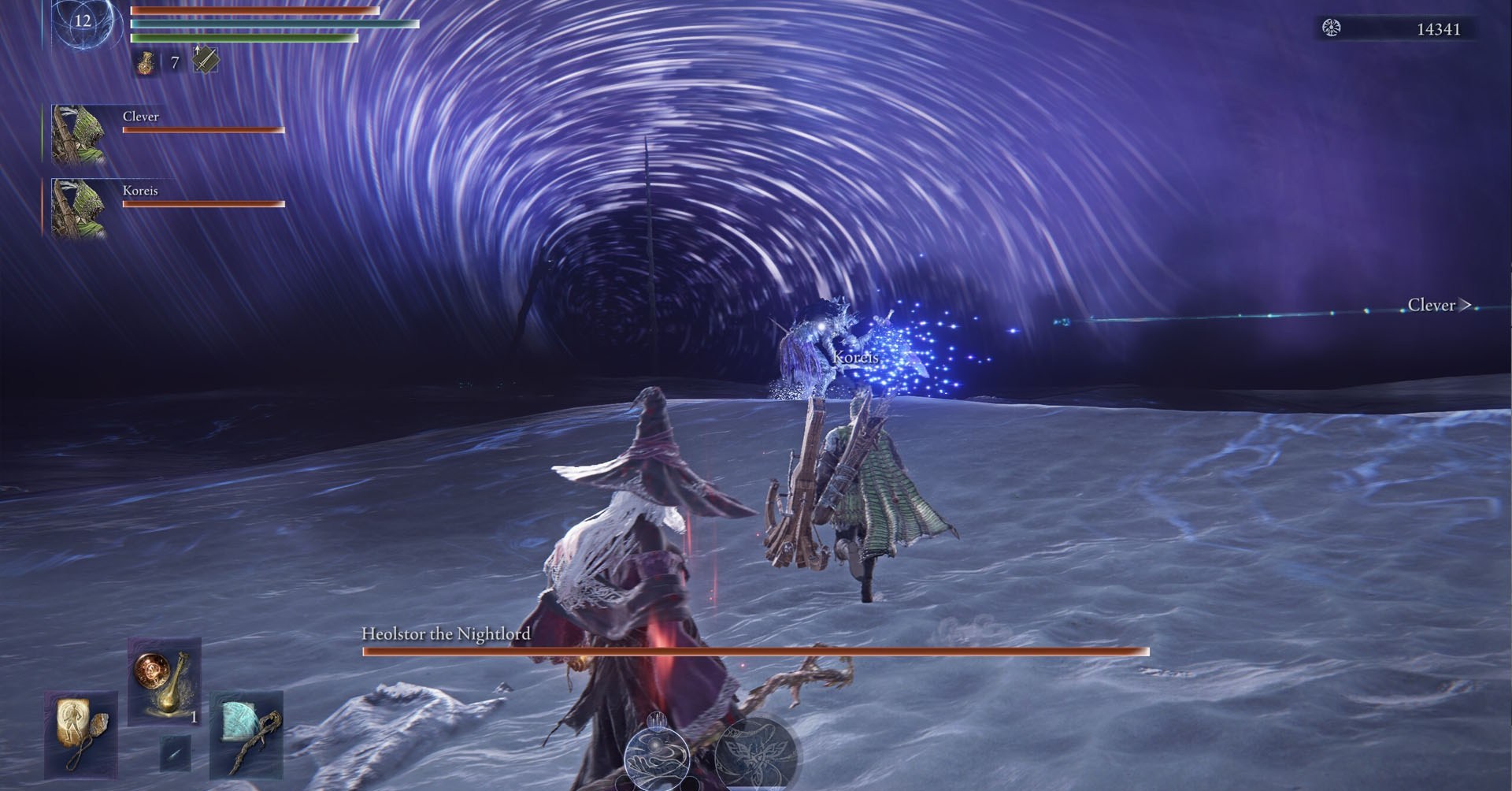
Task: Select the Clever name label
Action: (142, 116)
